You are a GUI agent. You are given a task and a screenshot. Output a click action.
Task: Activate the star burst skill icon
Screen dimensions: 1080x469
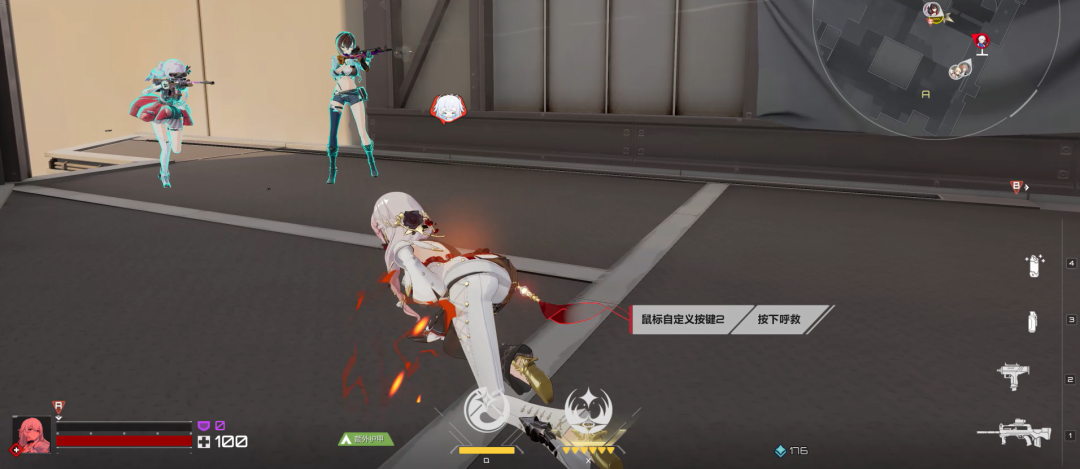486,412
